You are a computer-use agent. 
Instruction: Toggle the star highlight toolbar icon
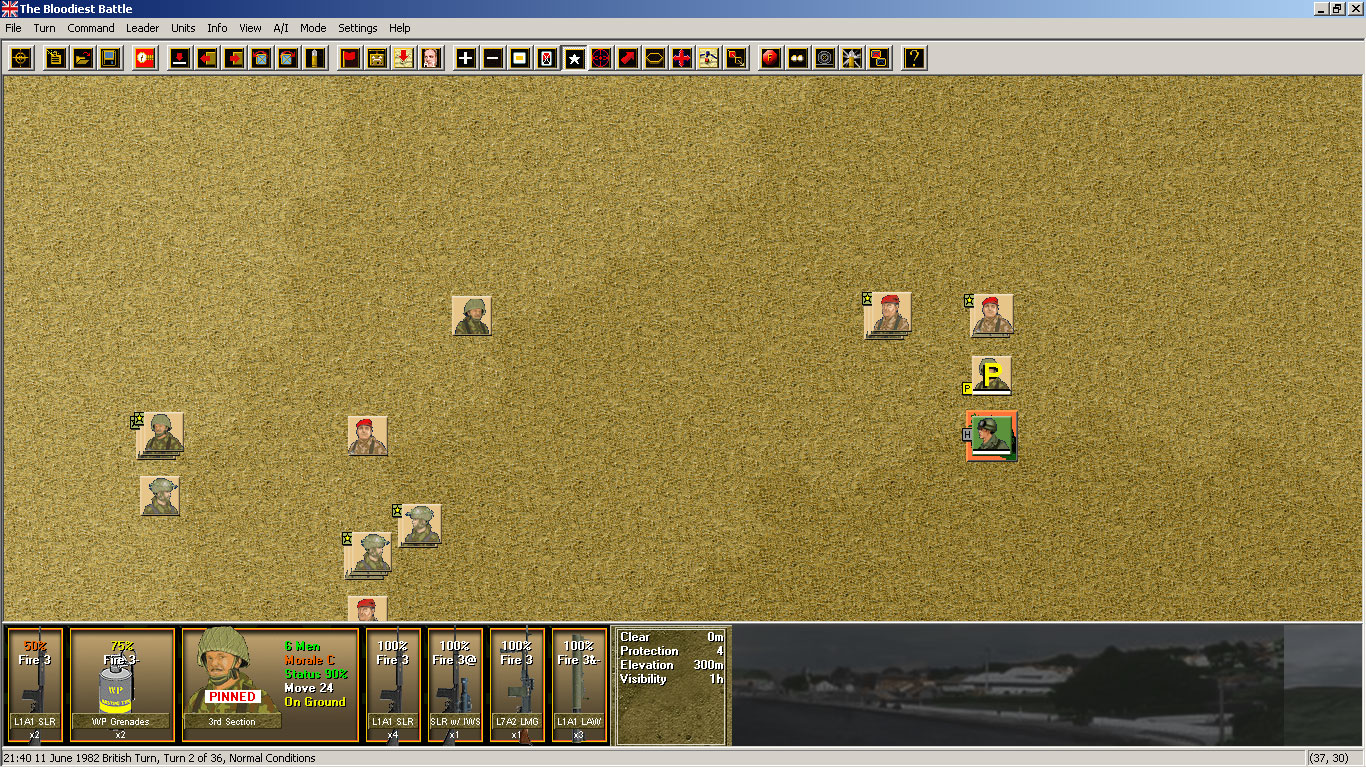(x=573, y=58)
